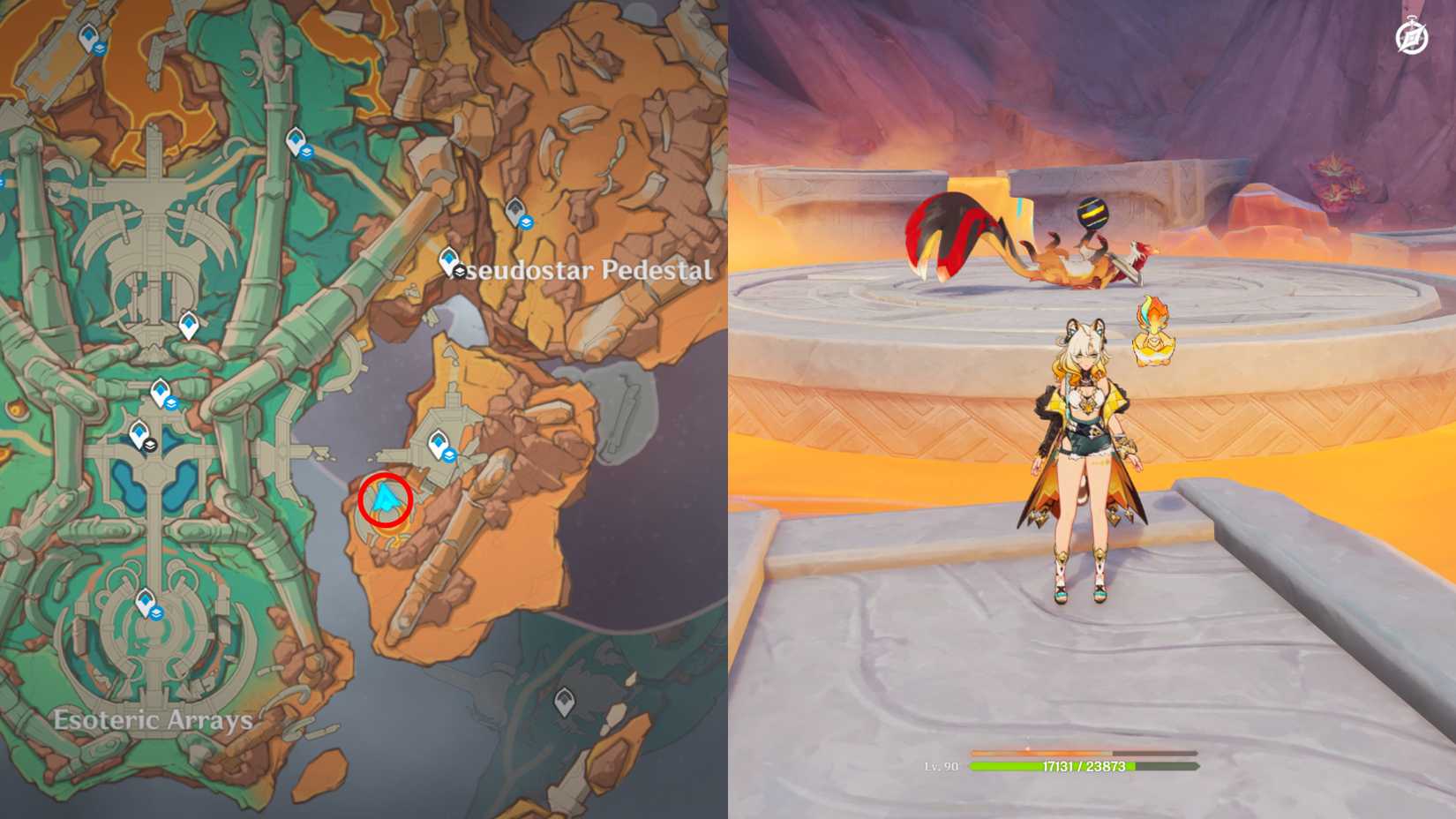Image resolution: width=1456 pixels, height=819 pixels.
Task: Select the teleport waypoint above Esoteric Arrays
Action: tap(144, 602)
